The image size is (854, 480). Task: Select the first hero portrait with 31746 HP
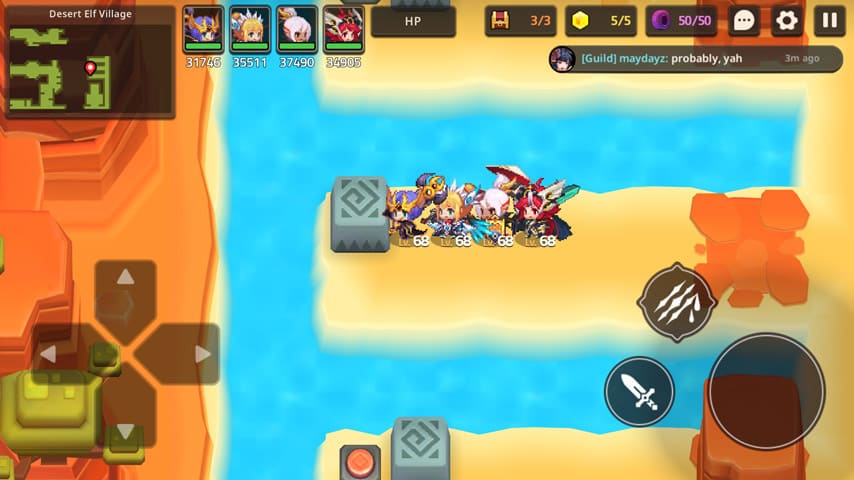204,29
